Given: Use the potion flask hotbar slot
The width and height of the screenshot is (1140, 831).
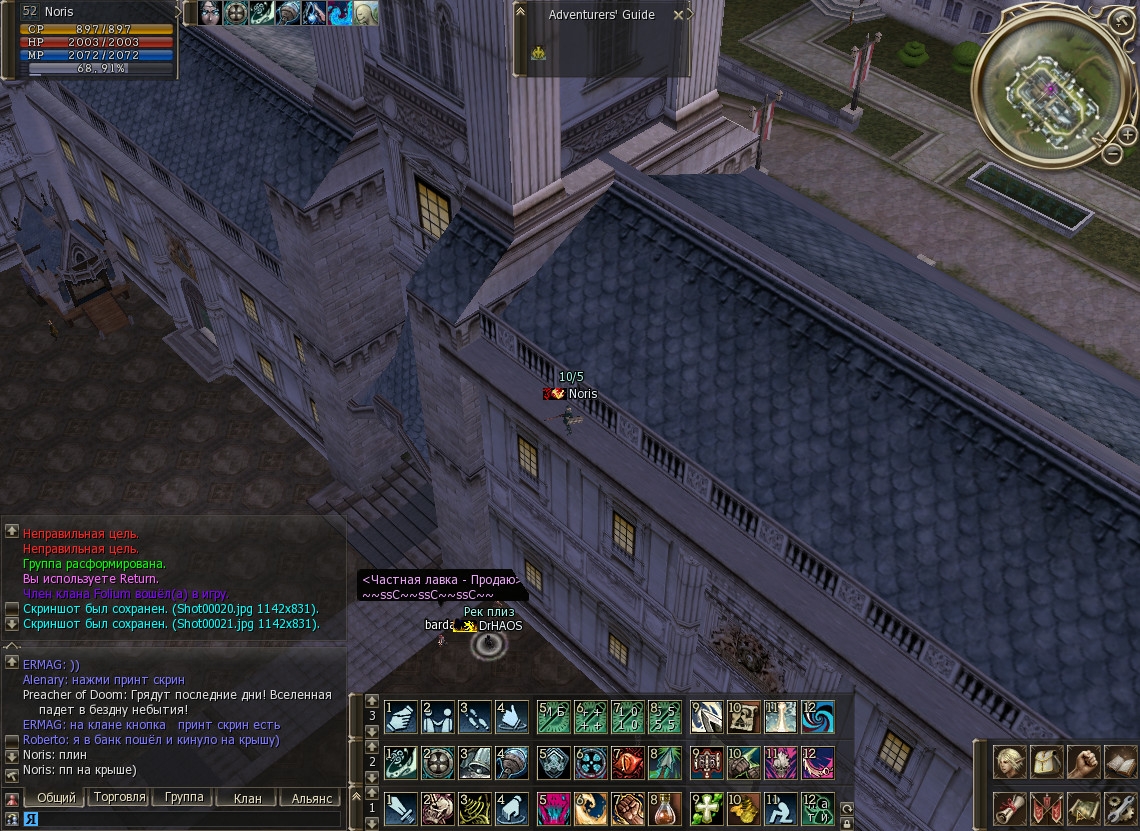Looking at the screenshot, I should 667,808.
